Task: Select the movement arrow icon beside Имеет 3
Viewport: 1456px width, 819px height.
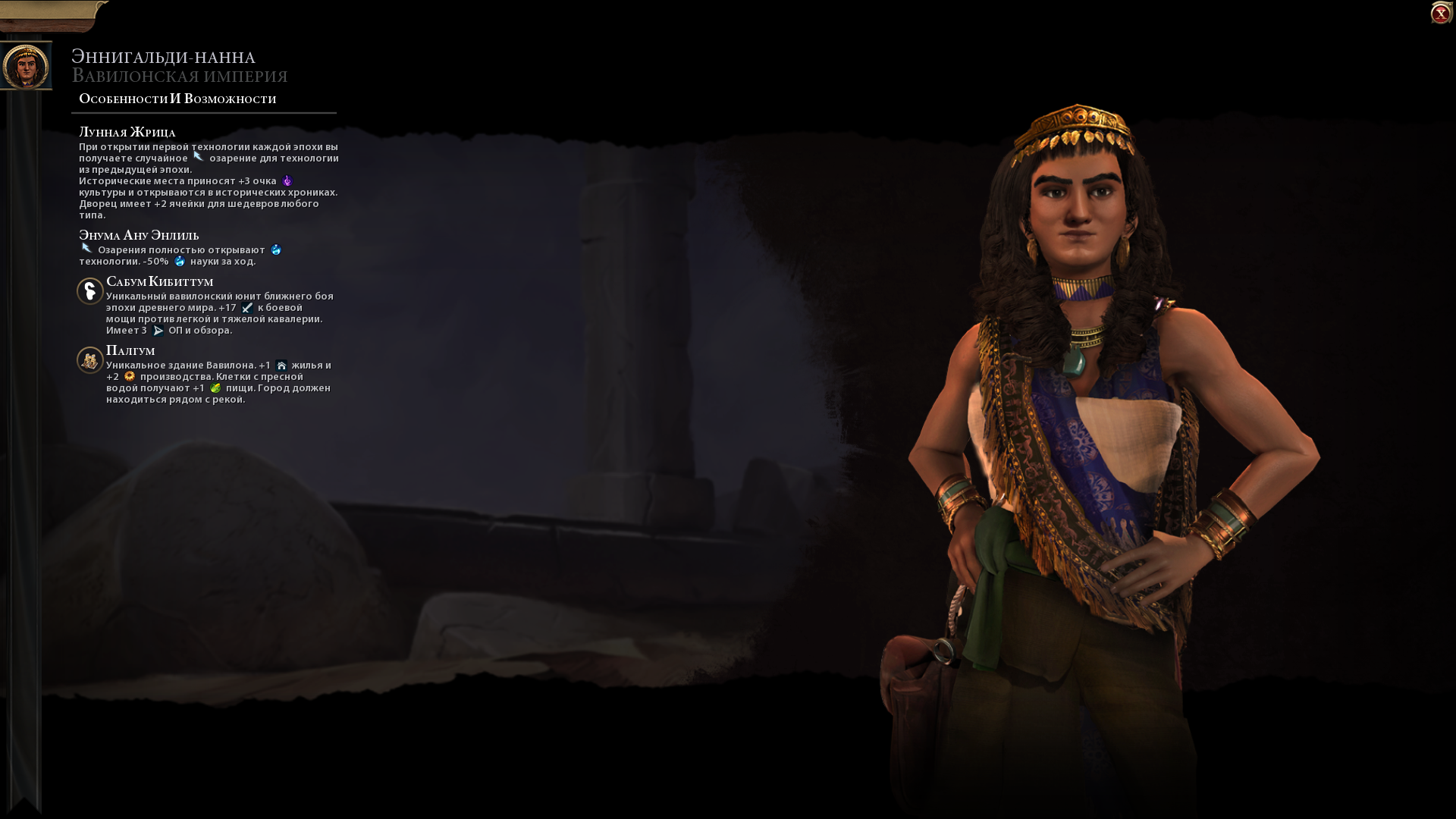Action: point(157,331)
